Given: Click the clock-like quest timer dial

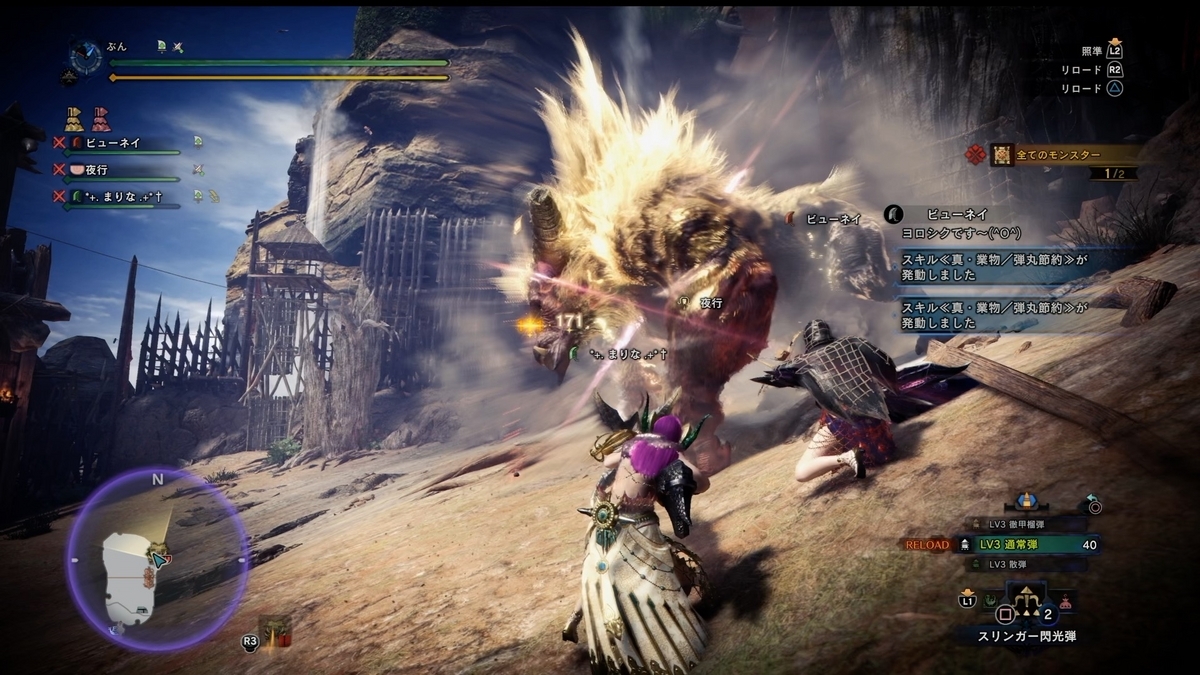Looking at the screenshot, I should click(x=85, y=56).
